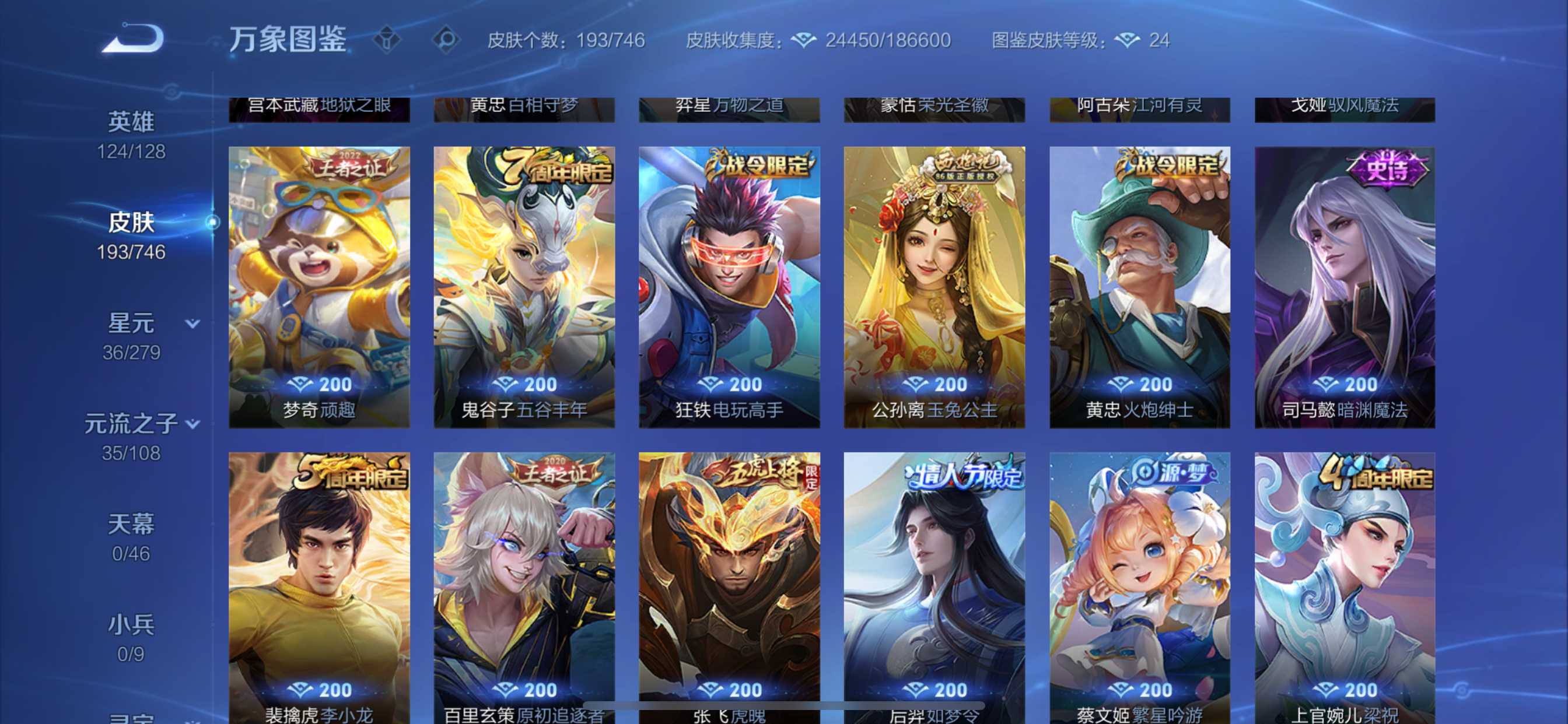This screenshot has height=724, width=1568.
Task: Open the search icon in the header
Action: click(x=446, y=41)
